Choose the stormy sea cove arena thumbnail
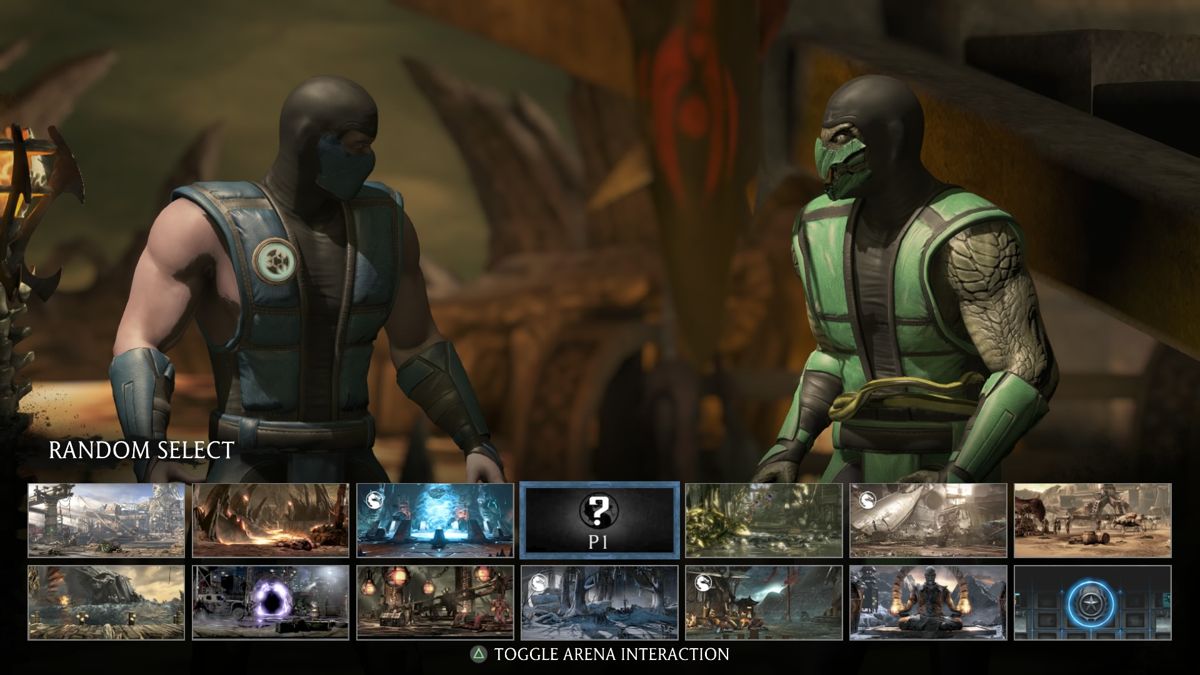The image size is (1200, 675). (106, 602)
